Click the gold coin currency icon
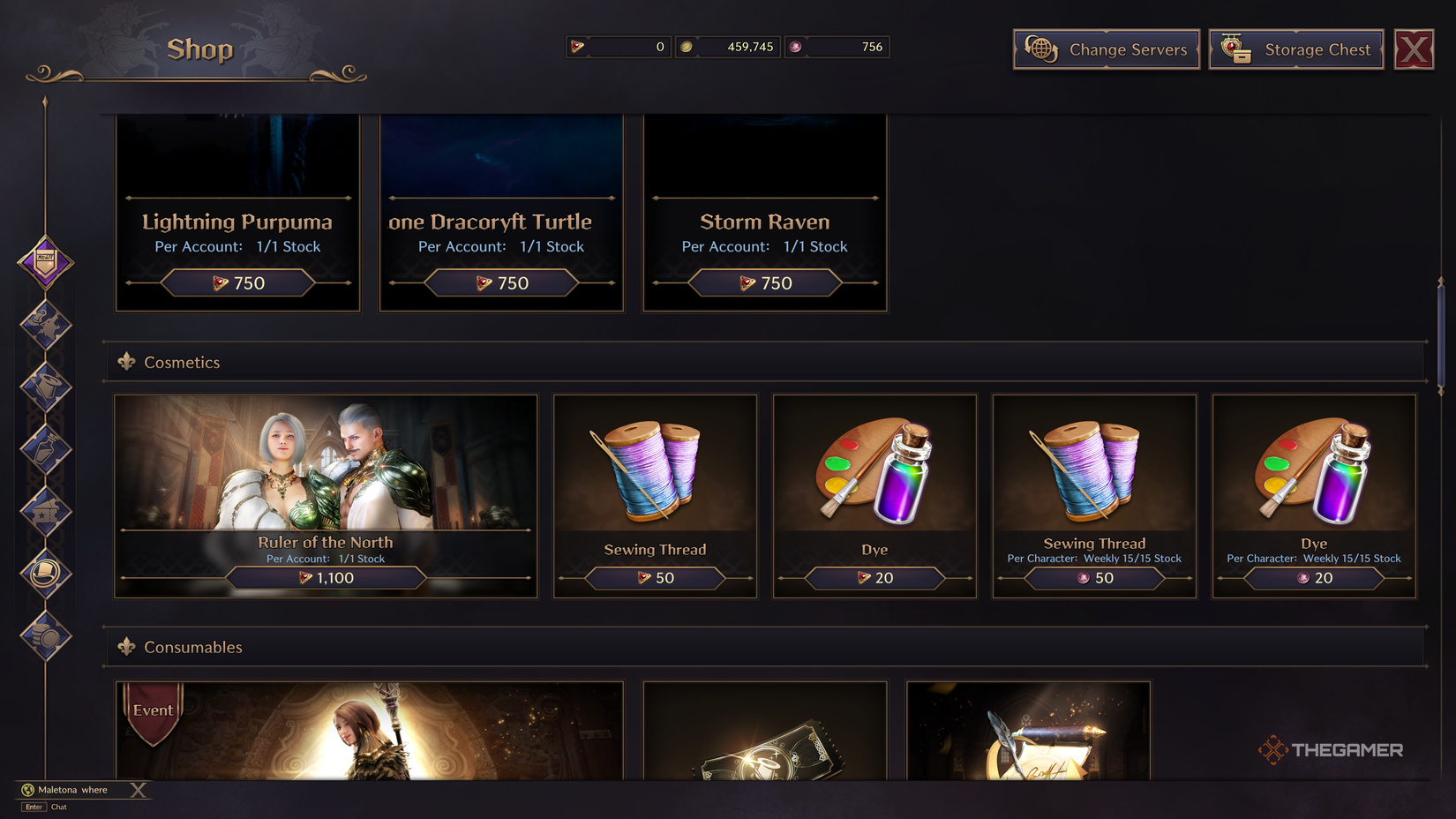Image resolution: width=1456 pixels, height=819 pixels. 687,47
